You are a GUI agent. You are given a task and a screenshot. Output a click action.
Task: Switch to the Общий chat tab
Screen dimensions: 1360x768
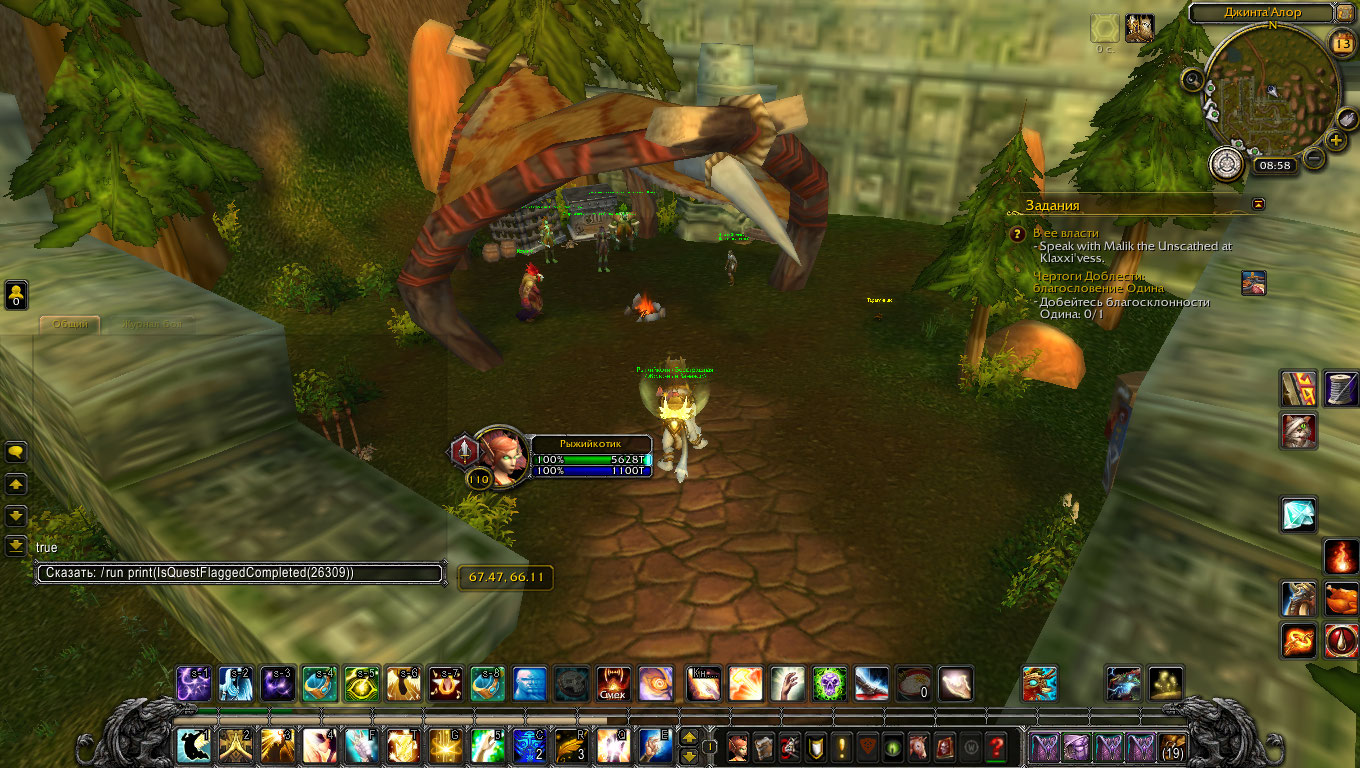70,324
